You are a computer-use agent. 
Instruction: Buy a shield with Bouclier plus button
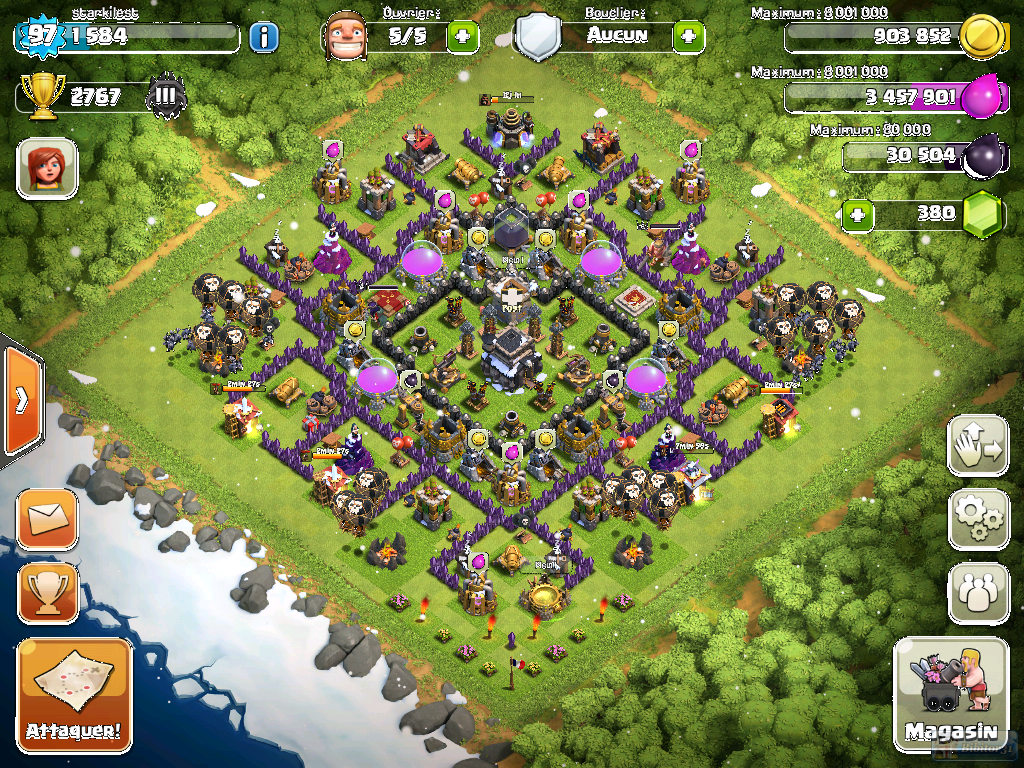click(x=688, y=38)
